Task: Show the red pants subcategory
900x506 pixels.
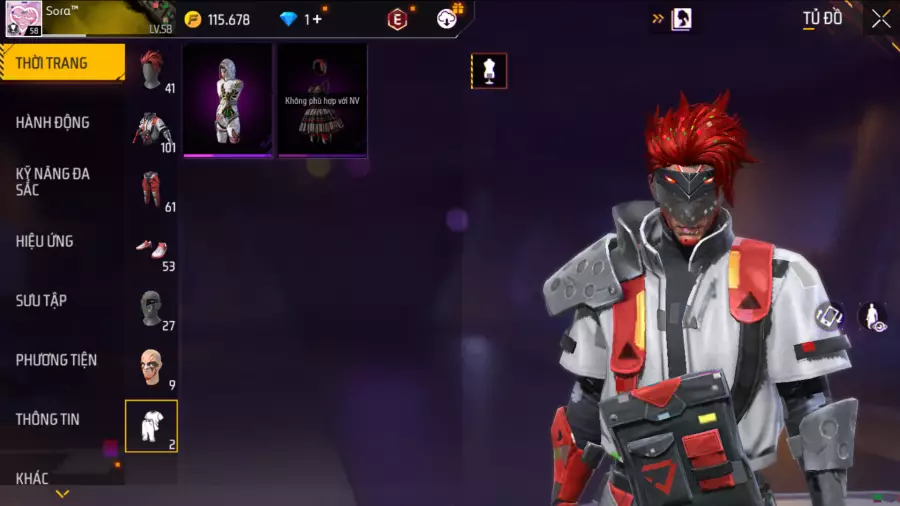Action: (x=152, y=188)
